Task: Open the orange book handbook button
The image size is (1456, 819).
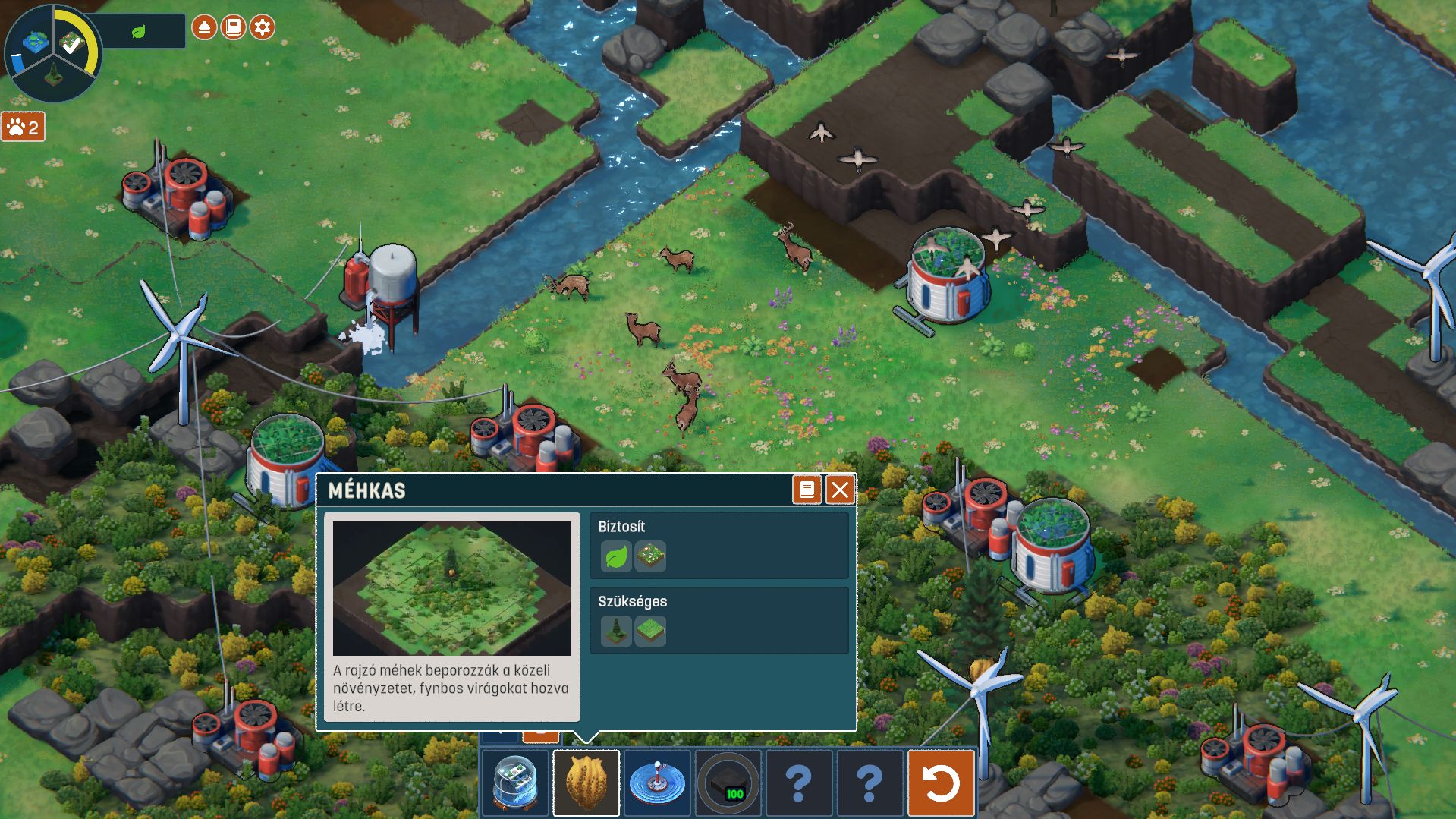Action: (234, 27)
